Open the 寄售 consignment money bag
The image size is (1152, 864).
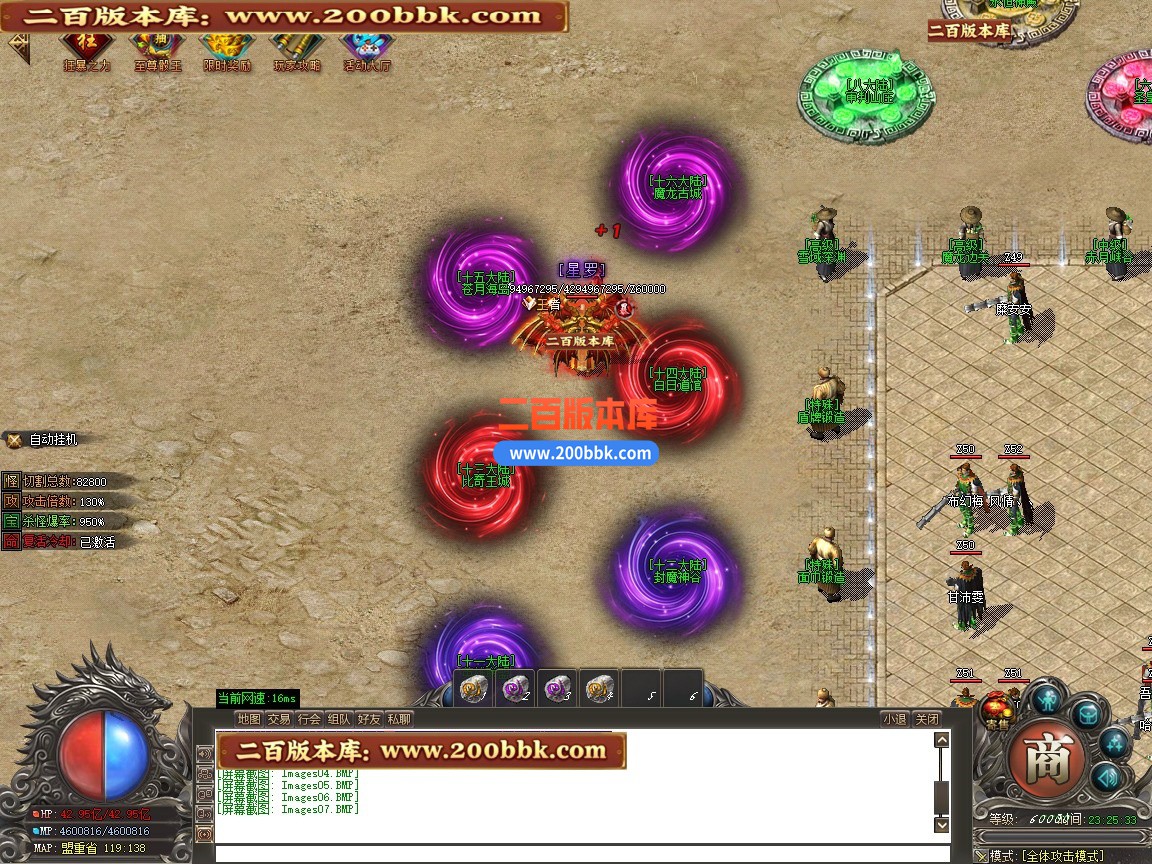pos(996,708)
